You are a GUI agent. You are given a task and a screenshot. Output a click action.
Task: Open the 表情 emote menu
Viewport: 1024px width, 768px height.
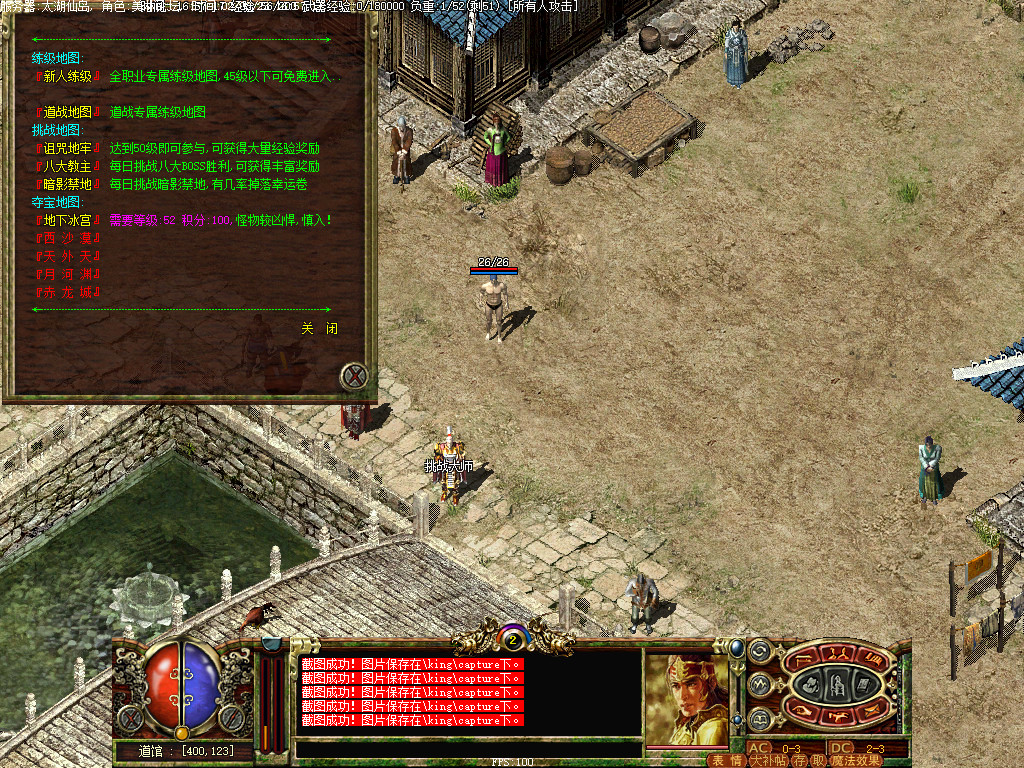coord(725,760)
